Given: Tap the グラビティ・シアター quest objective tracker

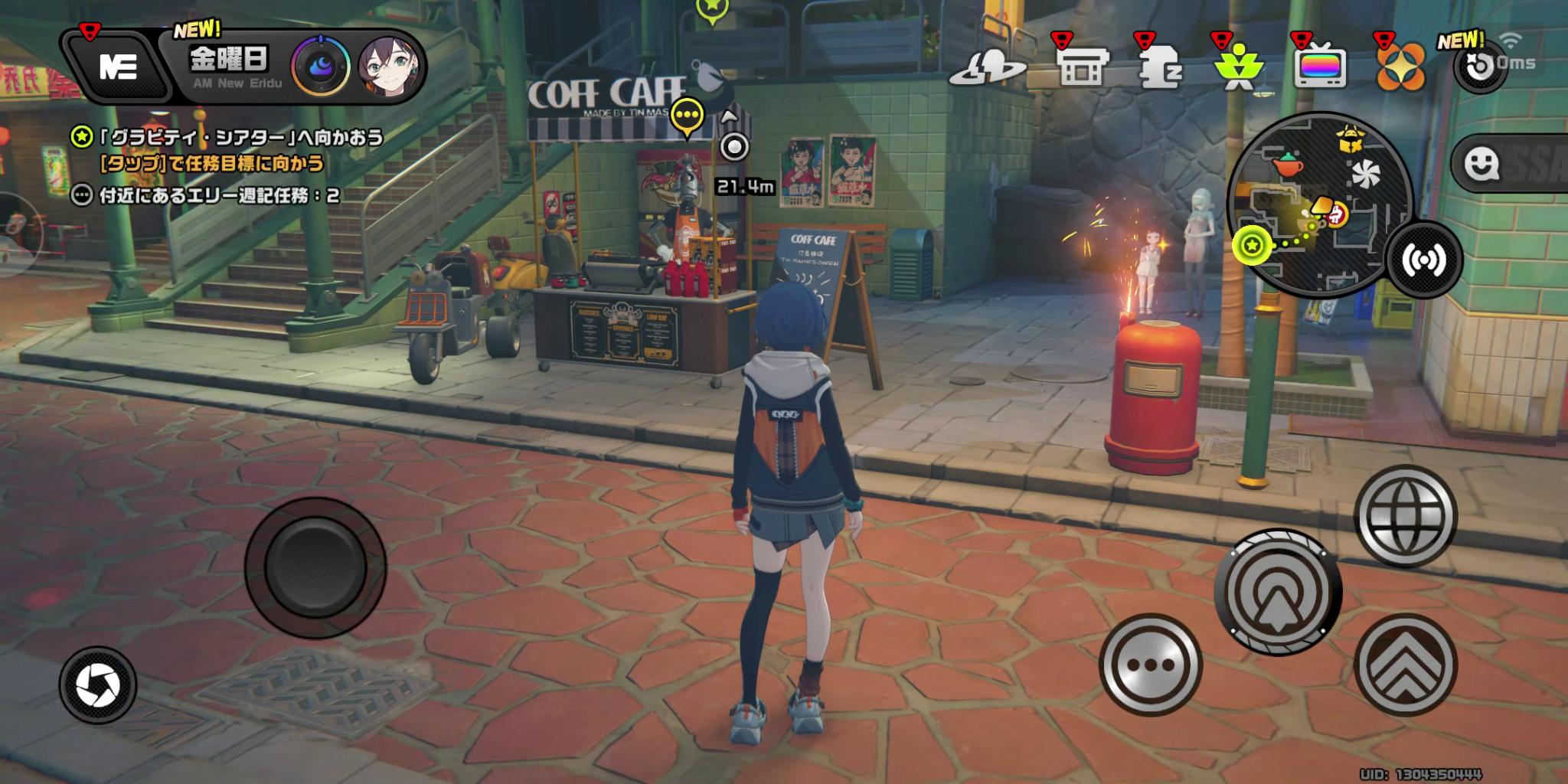Looking at the screenshot, I should click(x=230, y=138).
